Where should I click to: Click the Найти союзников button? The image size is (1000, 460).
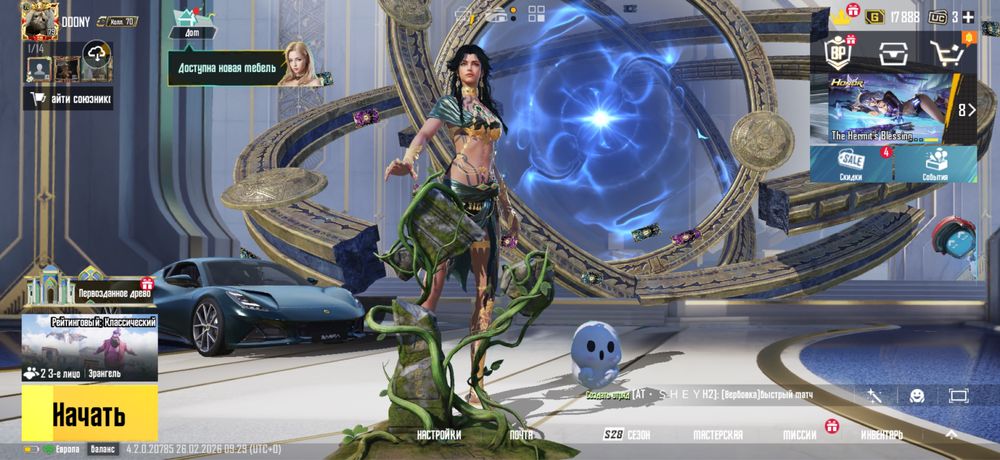coord(68,98)
